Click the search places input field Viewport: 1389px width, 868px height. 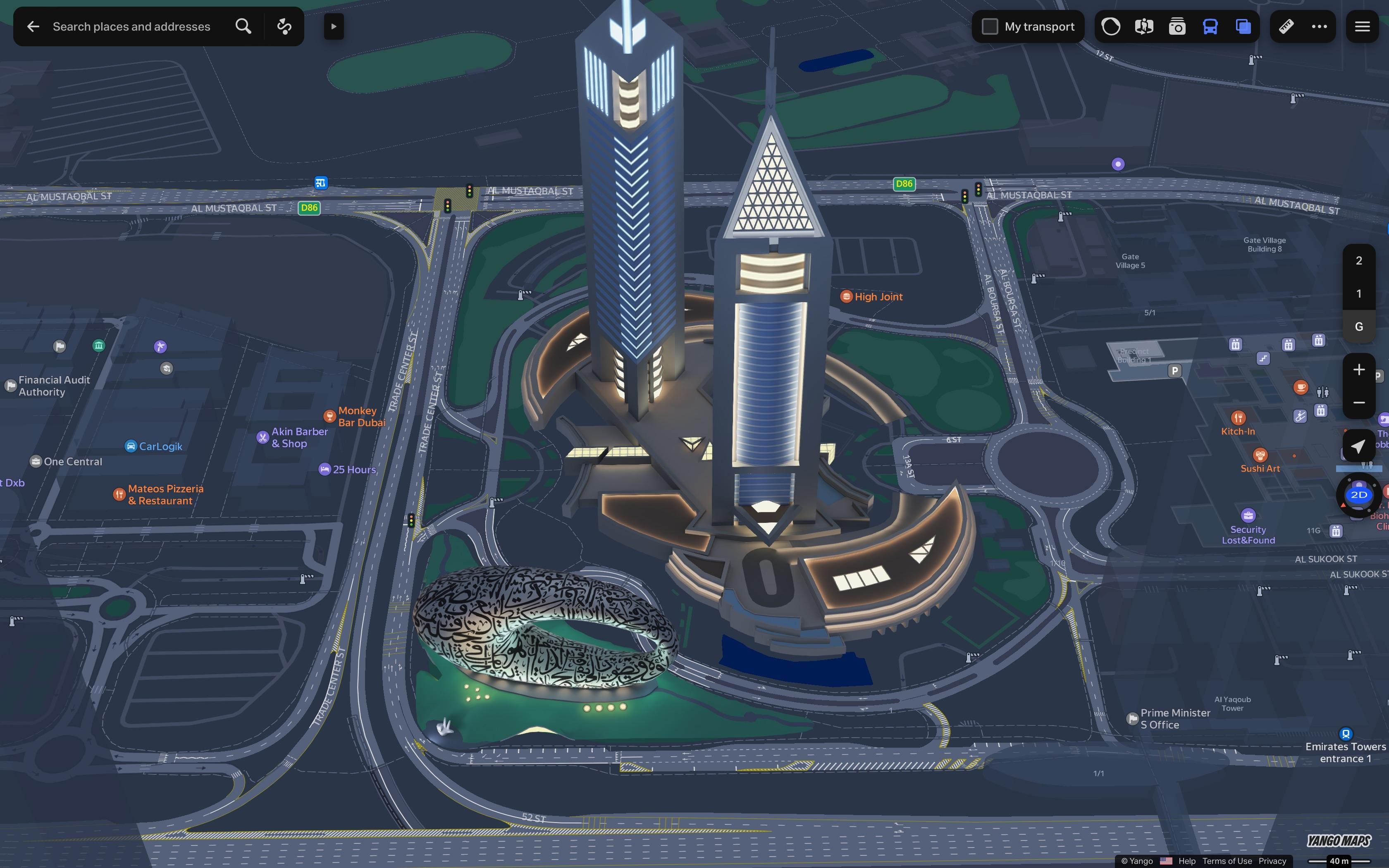click(x=132, y=26)
